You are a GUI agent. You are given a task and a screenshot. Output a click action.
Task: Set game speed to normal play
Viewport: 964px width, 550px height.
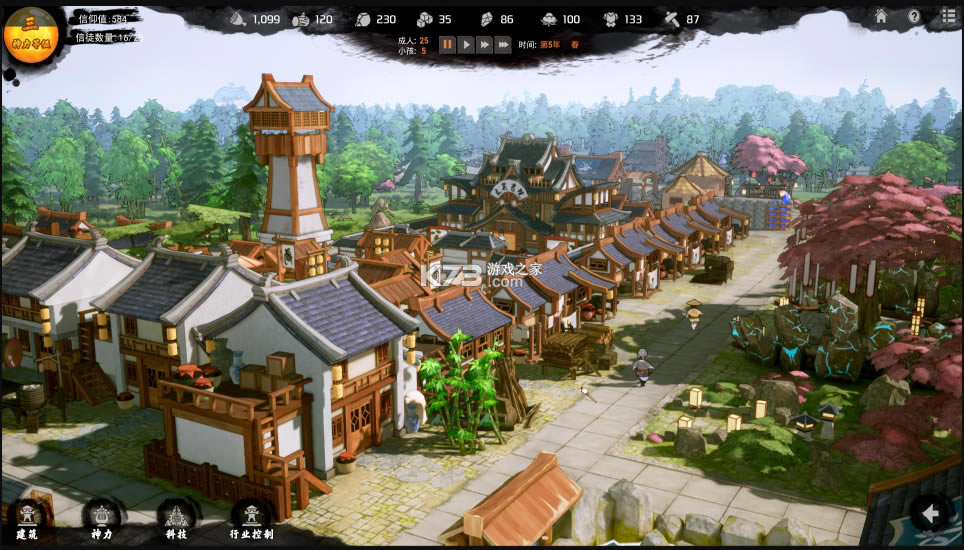pyautogui.click(x=466, y=44)
